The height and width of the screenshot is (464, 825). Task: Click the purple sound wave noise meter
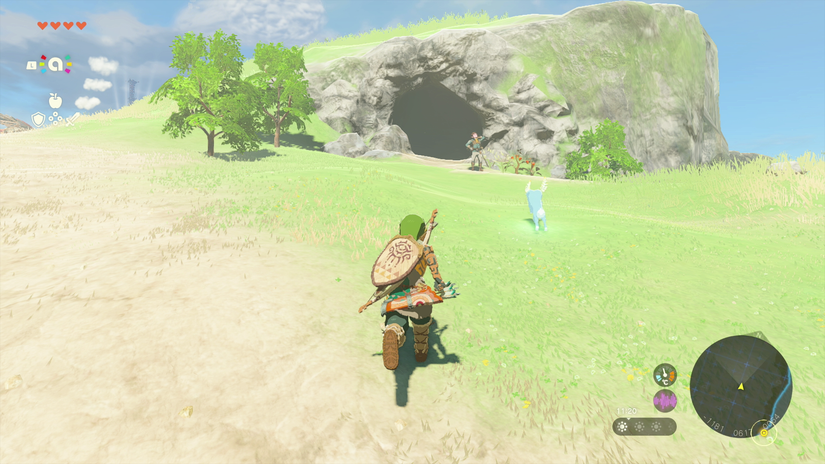665,401
